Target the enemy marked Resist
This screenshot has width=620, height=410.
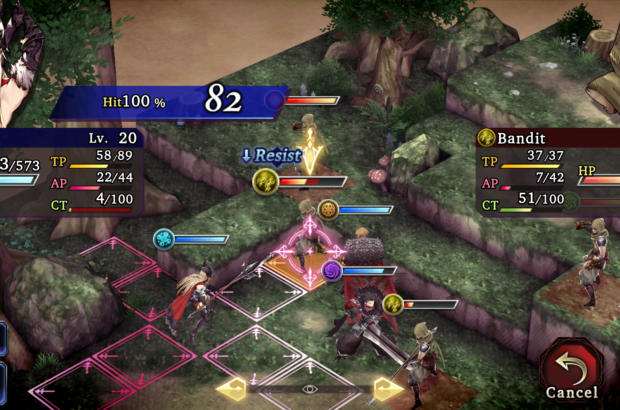click(x=266, y=181)
